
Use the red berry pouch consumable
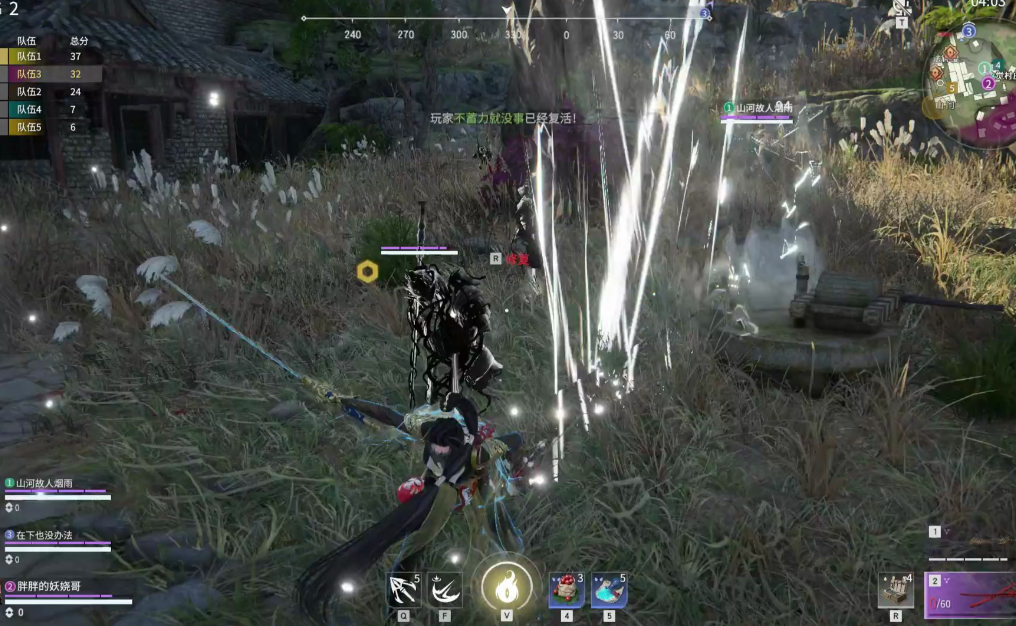point(566,590)
